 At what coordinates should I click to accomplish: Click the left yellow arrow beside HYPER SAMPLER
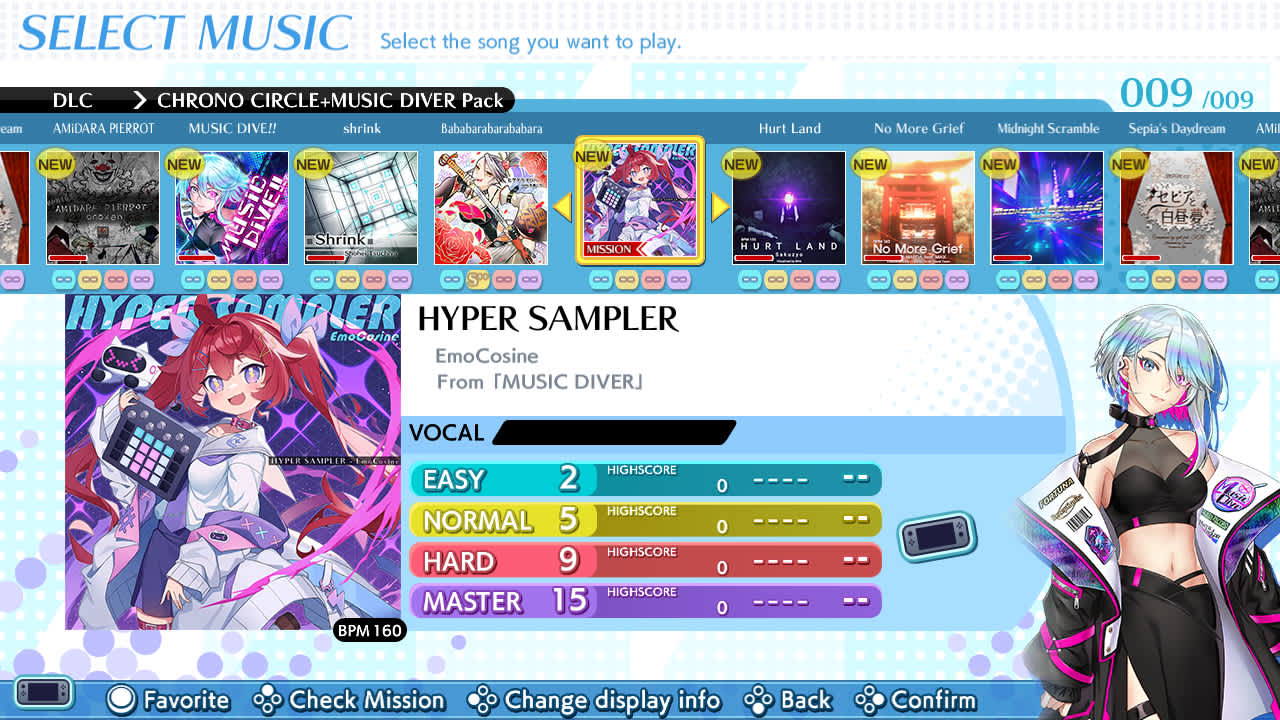pyautogui.click(x=563, y=205)
